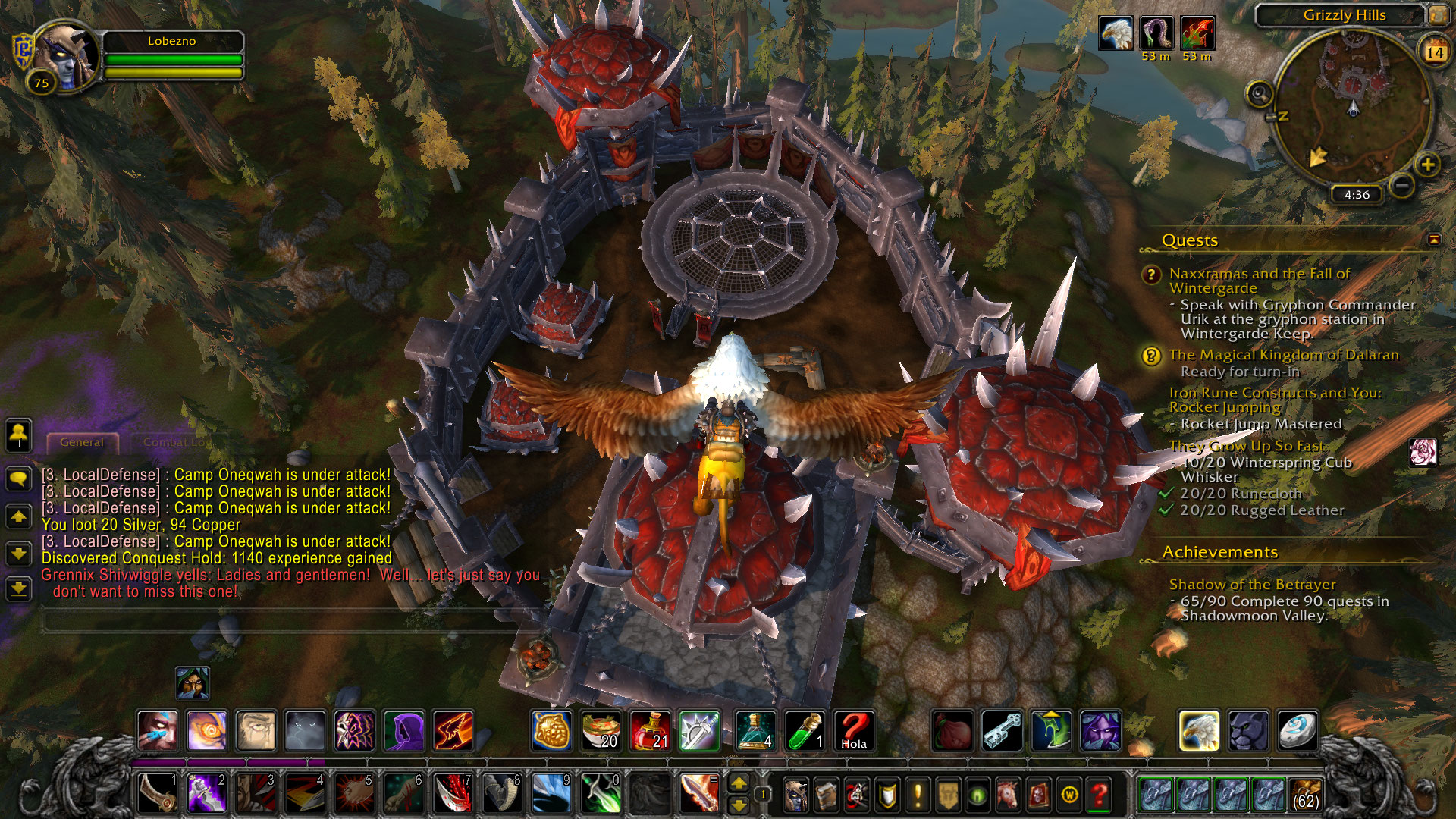Use the red healing potion stack
Screen dimensions: 1456x819
650,731
